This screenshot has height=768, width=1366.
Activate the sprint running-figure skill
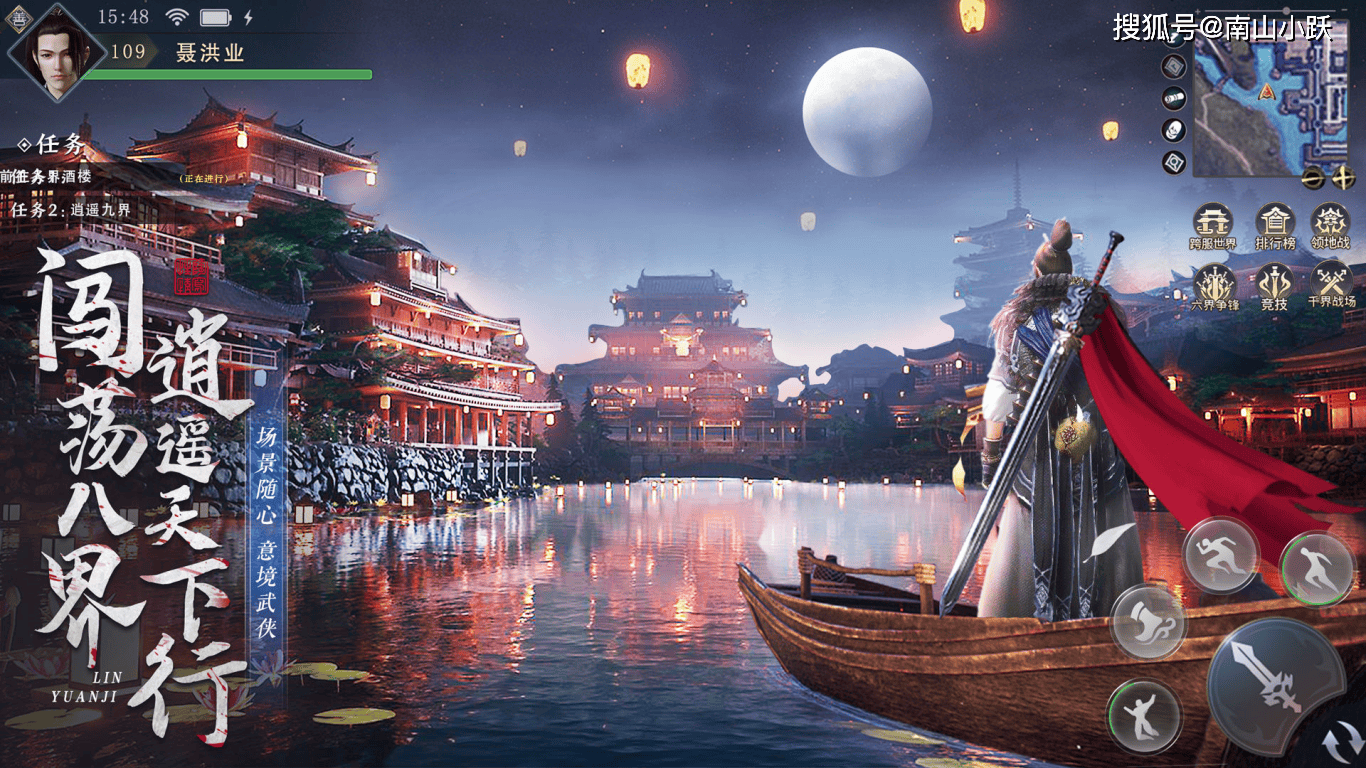click(1220, 556)
